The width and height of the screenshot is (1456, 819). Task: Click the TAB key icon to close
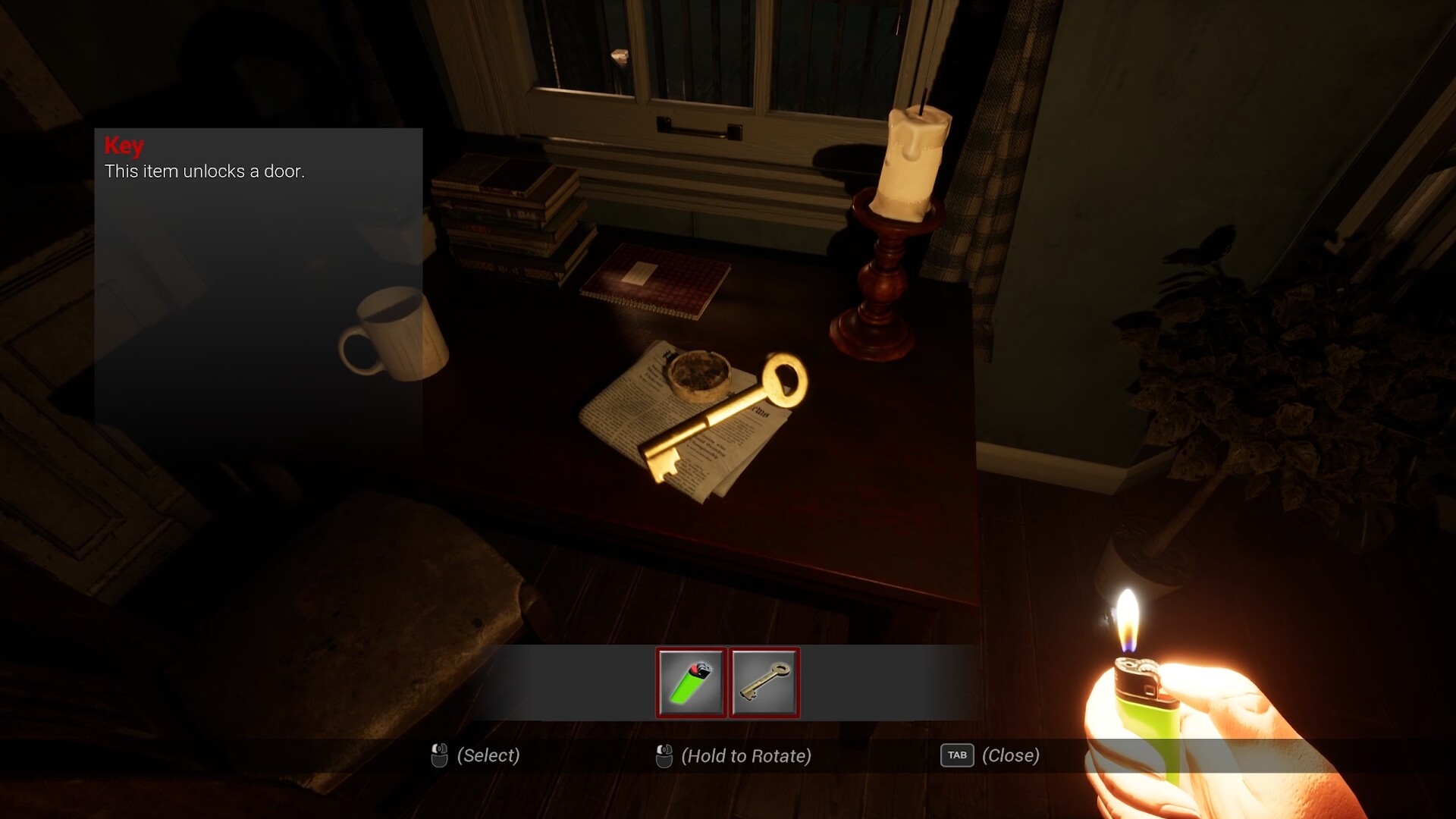[x=957, y=755]
